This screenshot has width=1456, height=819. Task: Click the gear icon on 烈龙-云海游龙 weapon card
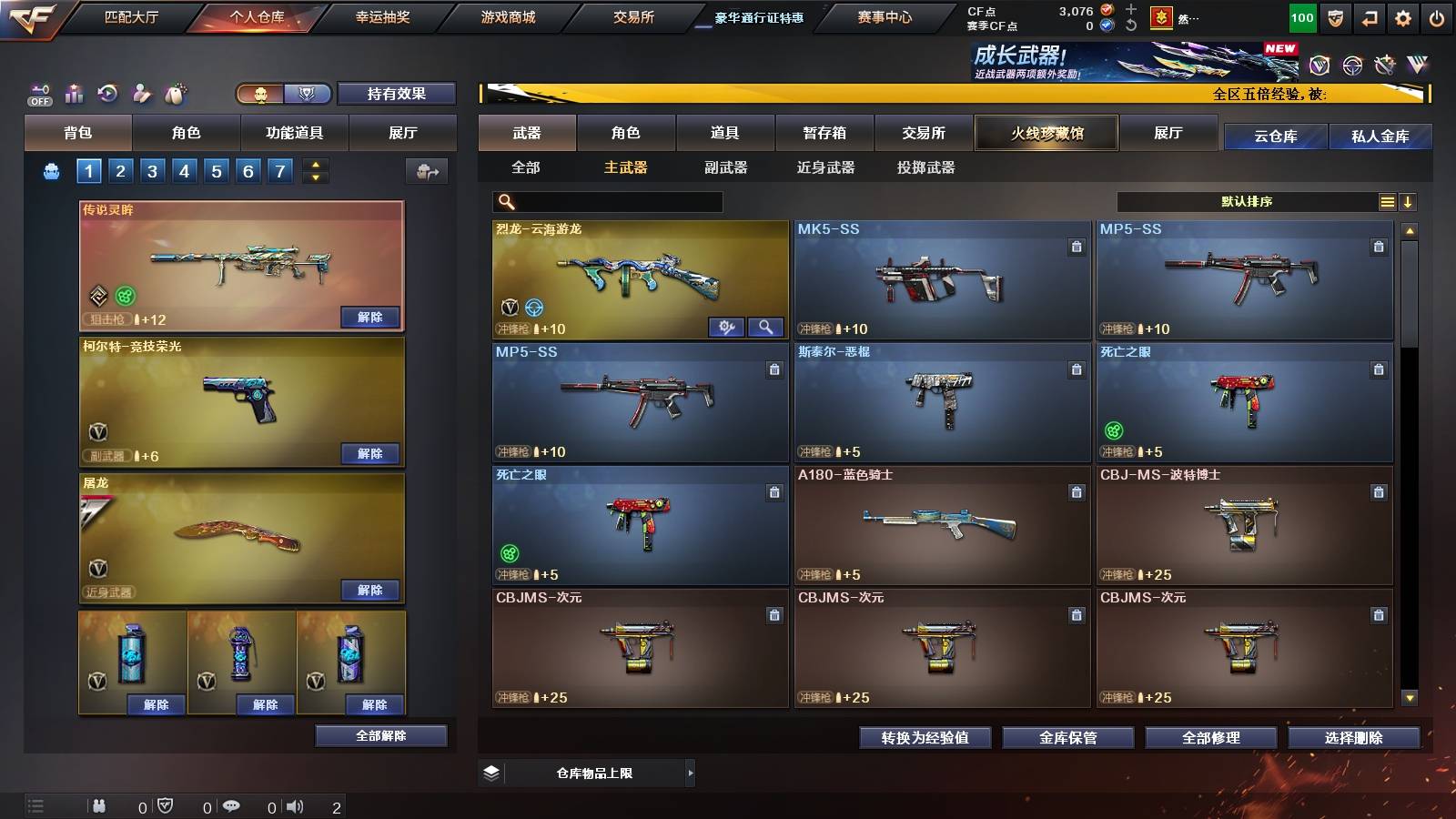point(727,327)
